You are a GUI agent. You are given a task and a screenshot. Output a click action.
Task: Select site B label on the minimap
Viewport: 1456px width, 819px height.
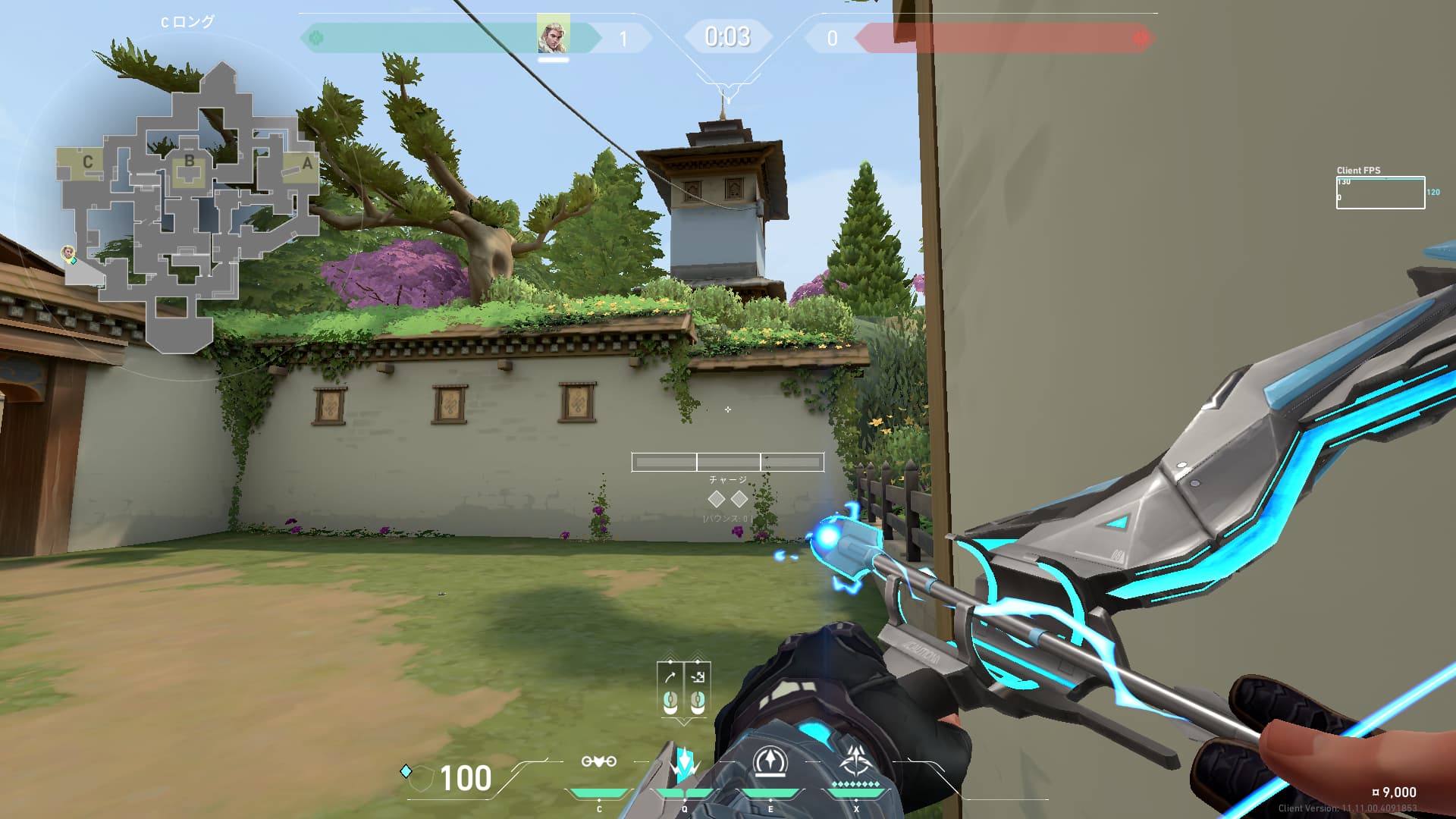coord(189,161)
